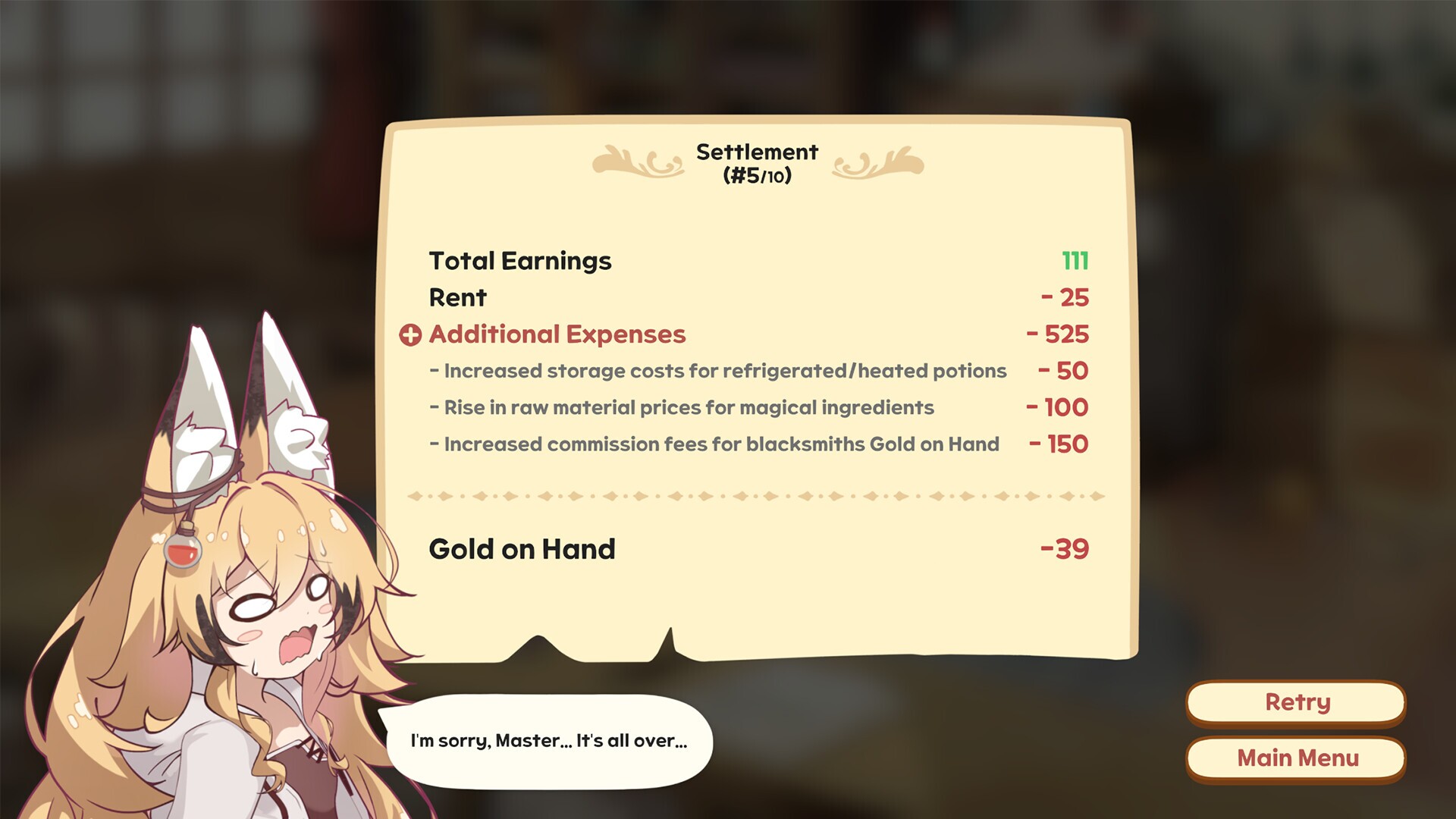Click the plus icon beside Additional Expenses
Image resolution: width=1456 pixels, height=819 pixels.
[410, 334]
